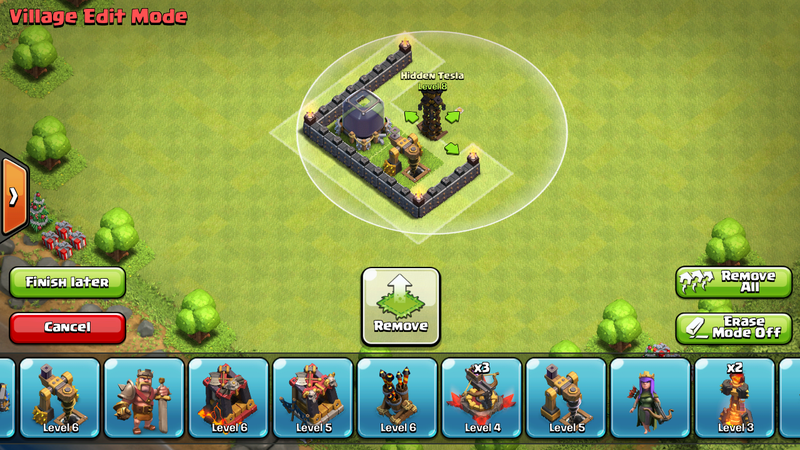
Task: Choose the Archer Queen from the tray
Action: (650, 397)
